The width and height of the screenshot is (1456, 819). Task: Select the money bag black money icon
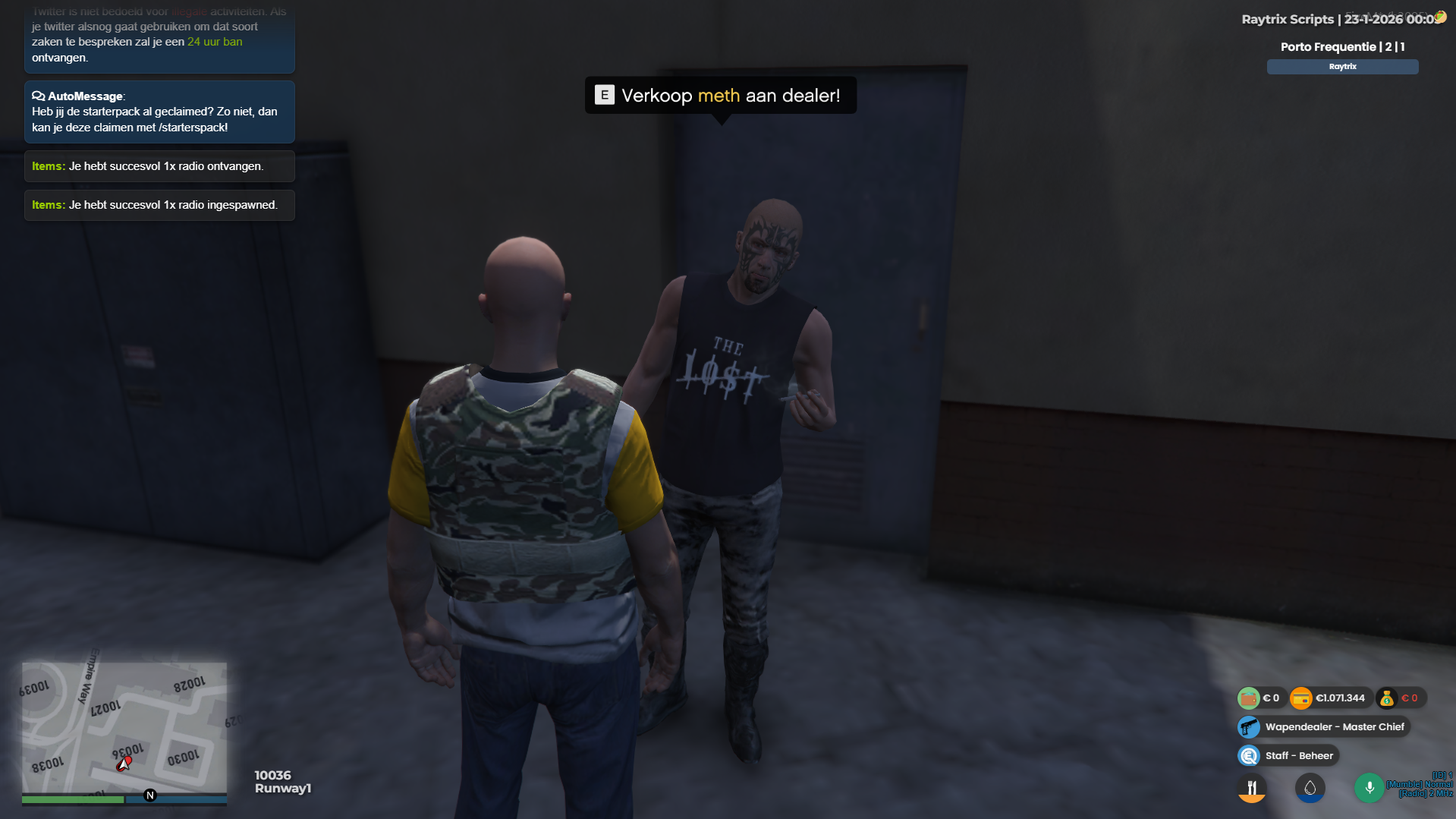[1386, 698]
